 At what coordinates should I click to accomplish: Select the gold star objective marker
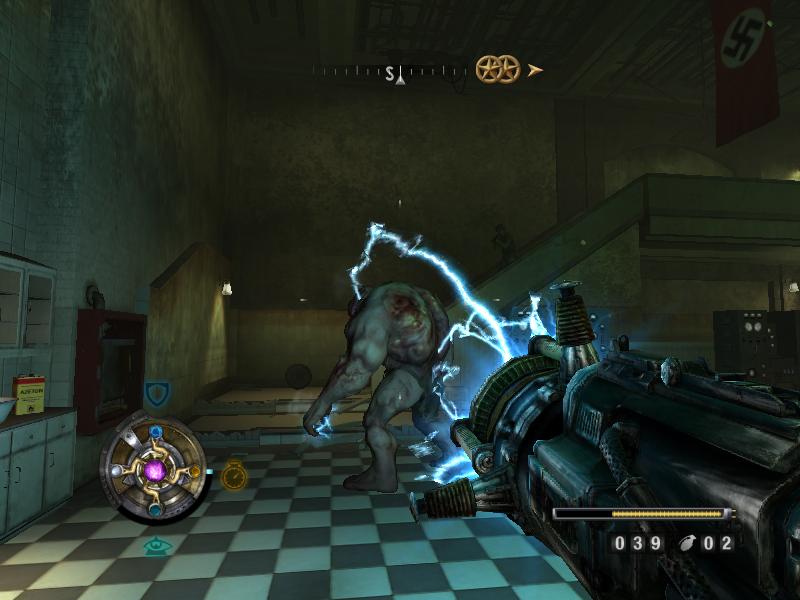click(497, 69)
